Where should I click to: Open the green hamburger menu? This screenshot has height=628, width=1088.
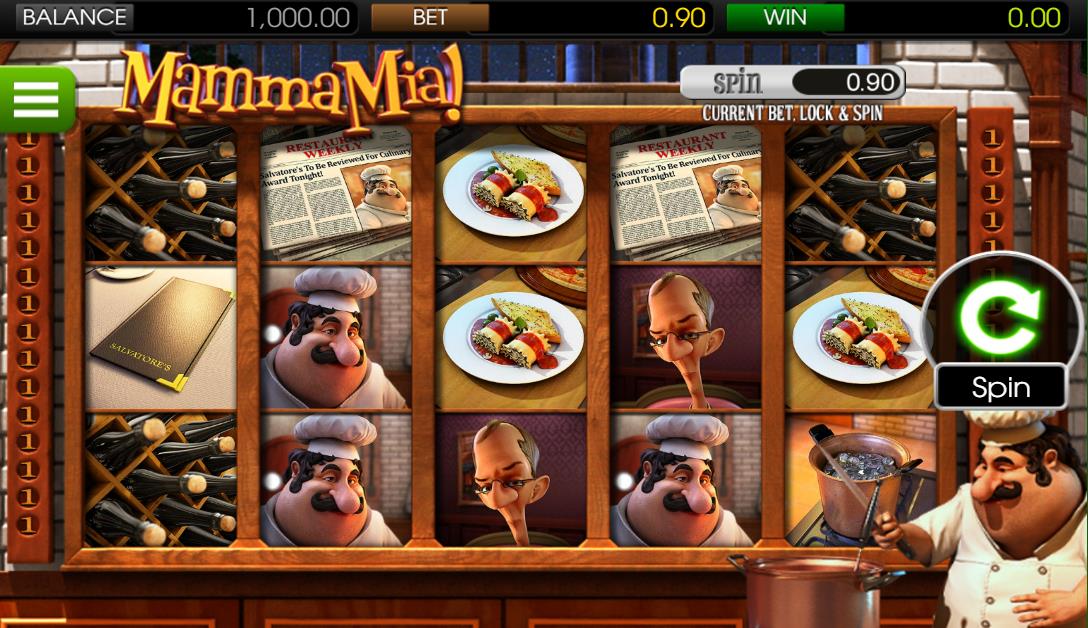click(36, 98)
